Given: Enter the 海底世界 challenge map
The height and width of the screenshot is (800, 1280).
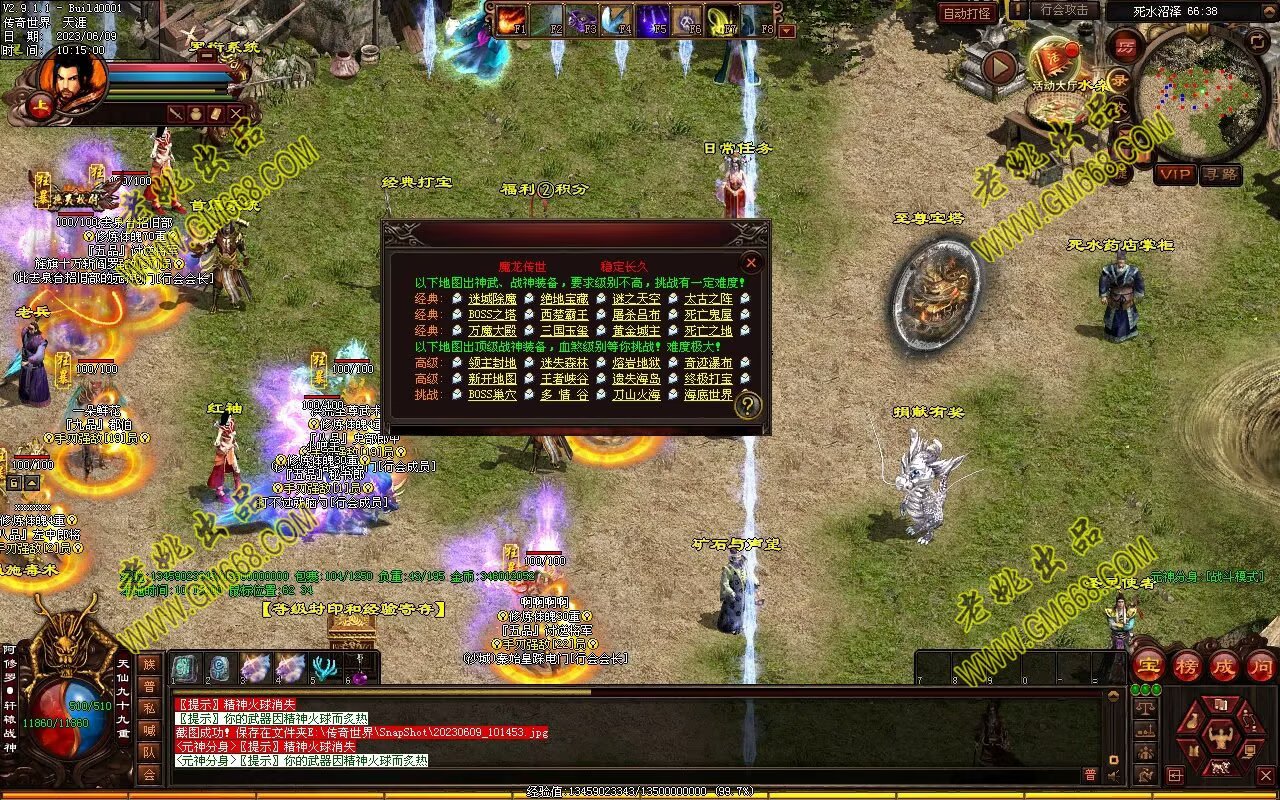Looking at the screenshot, I should click(x=708, y=394).
